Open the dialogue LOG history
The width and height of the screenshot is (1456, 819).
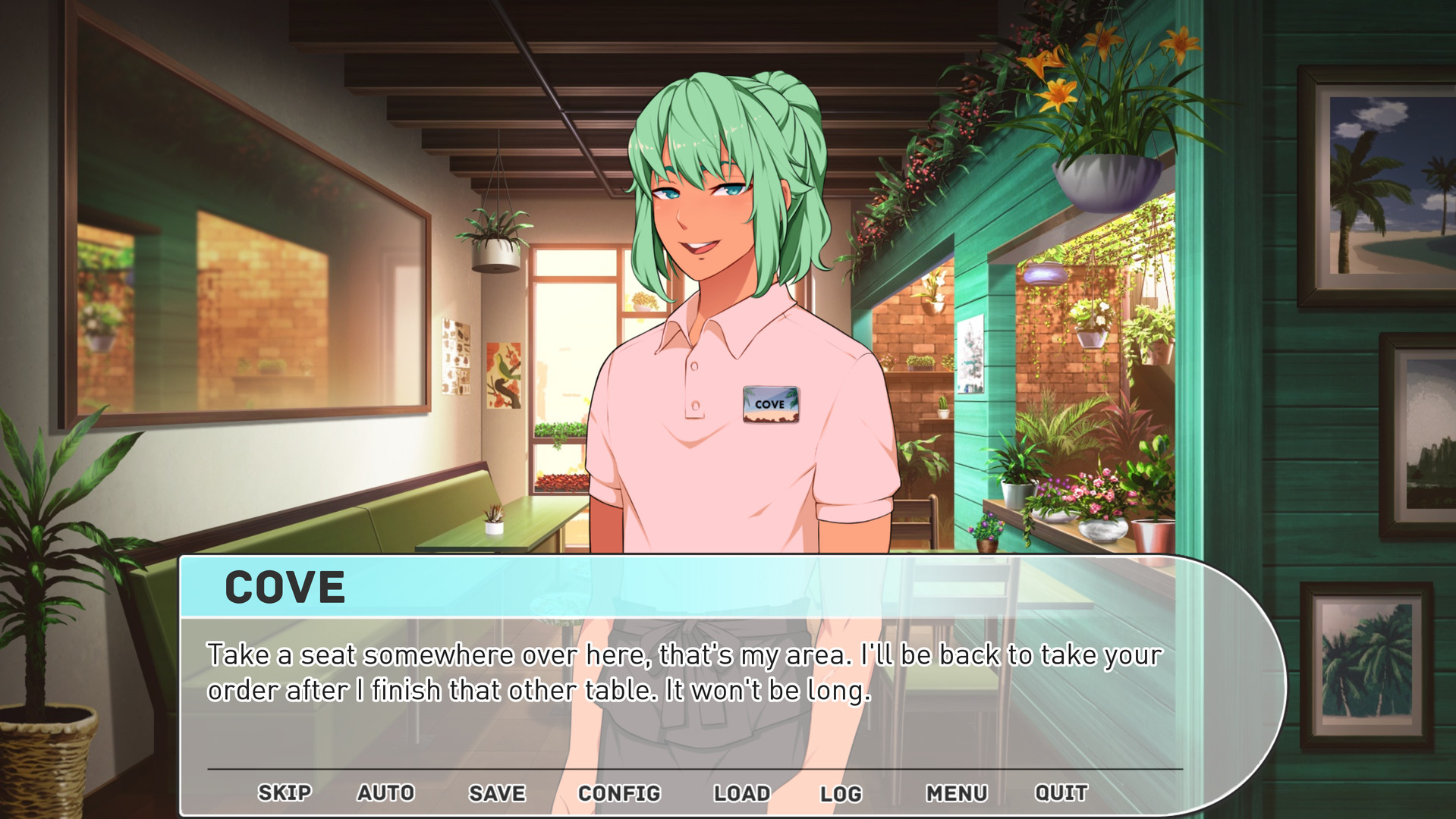(x=841, y=792)
